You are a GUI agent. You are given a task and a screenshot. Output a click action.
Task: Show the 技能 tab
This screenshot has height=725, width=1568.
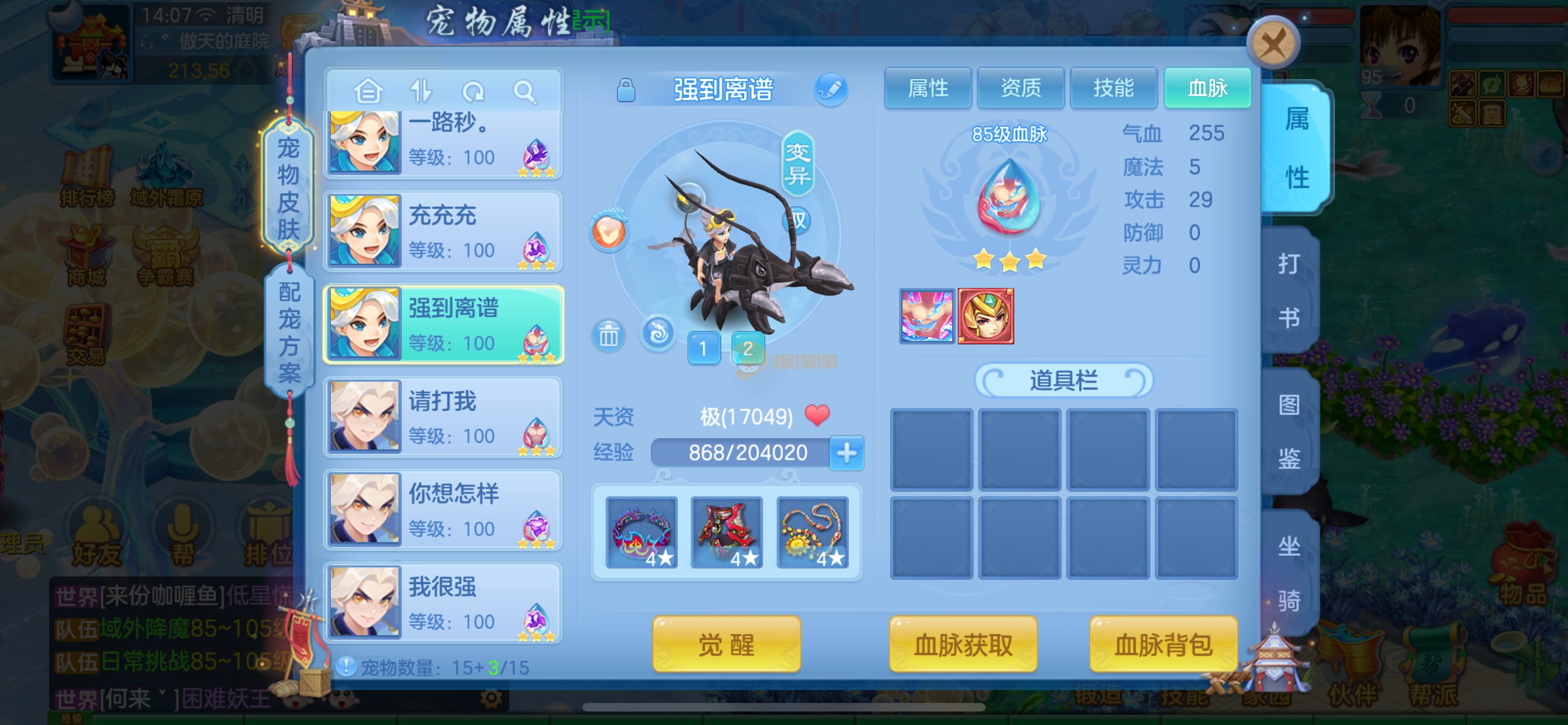click(x=1113, y=88)
